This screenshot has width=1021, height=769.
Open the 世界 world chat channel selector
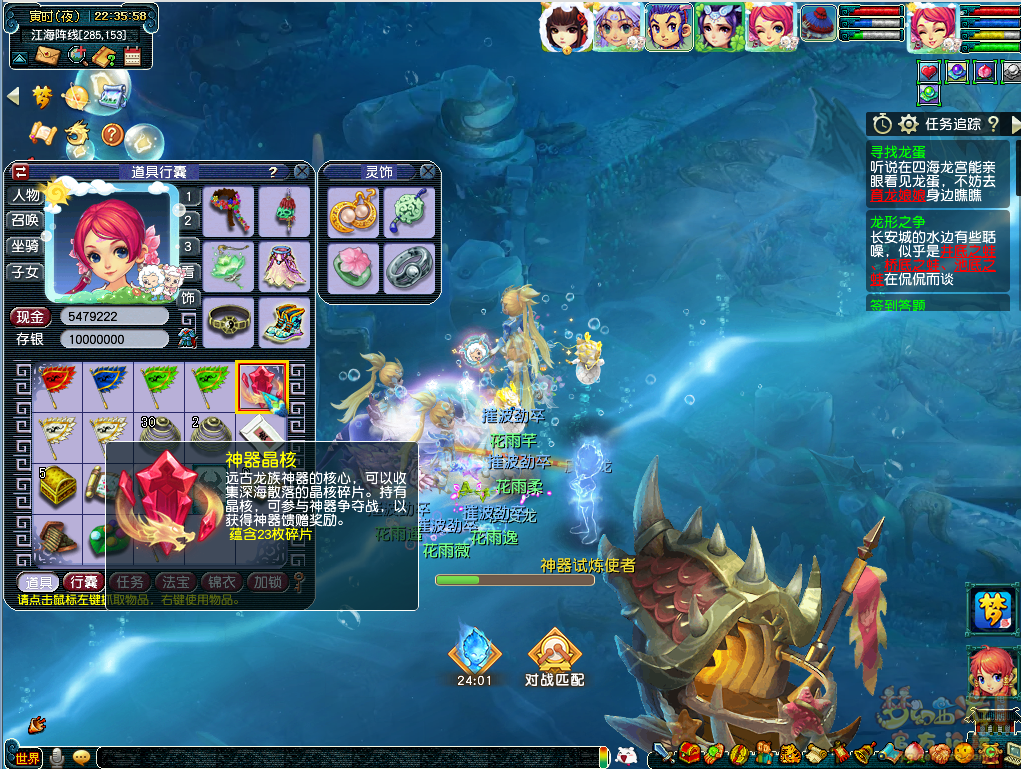pyautogui.click(x=28, y=758)
